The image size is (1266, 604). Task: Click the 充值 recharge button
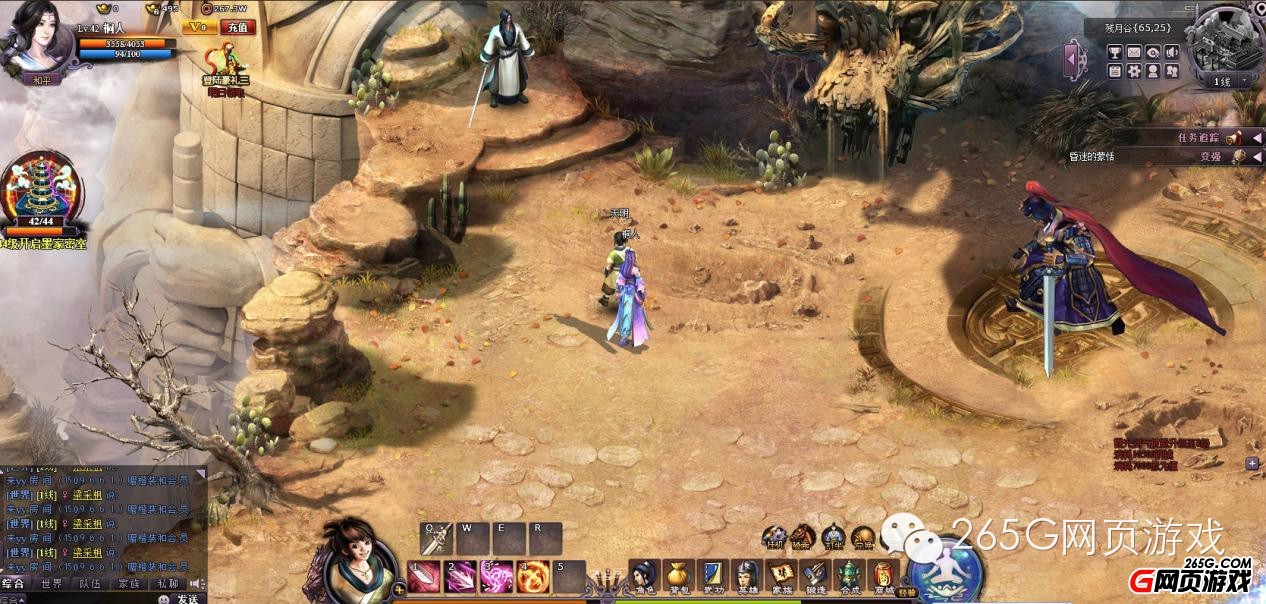[x=238, y=28]
